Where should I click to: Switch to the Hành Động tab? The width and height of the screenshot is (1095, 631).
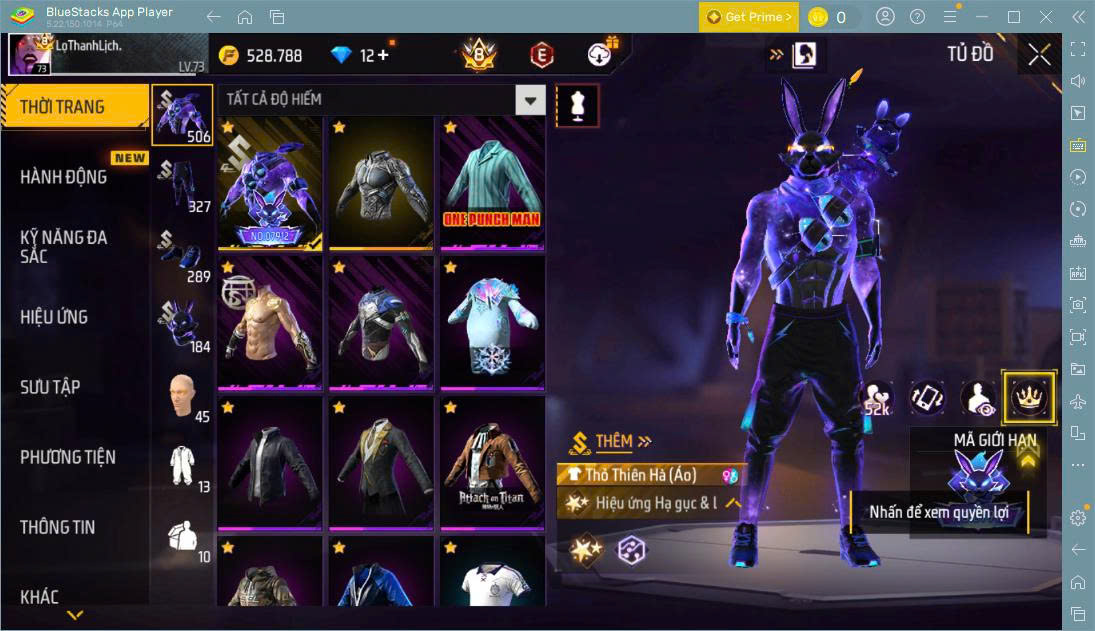click(x=64, y=177)
